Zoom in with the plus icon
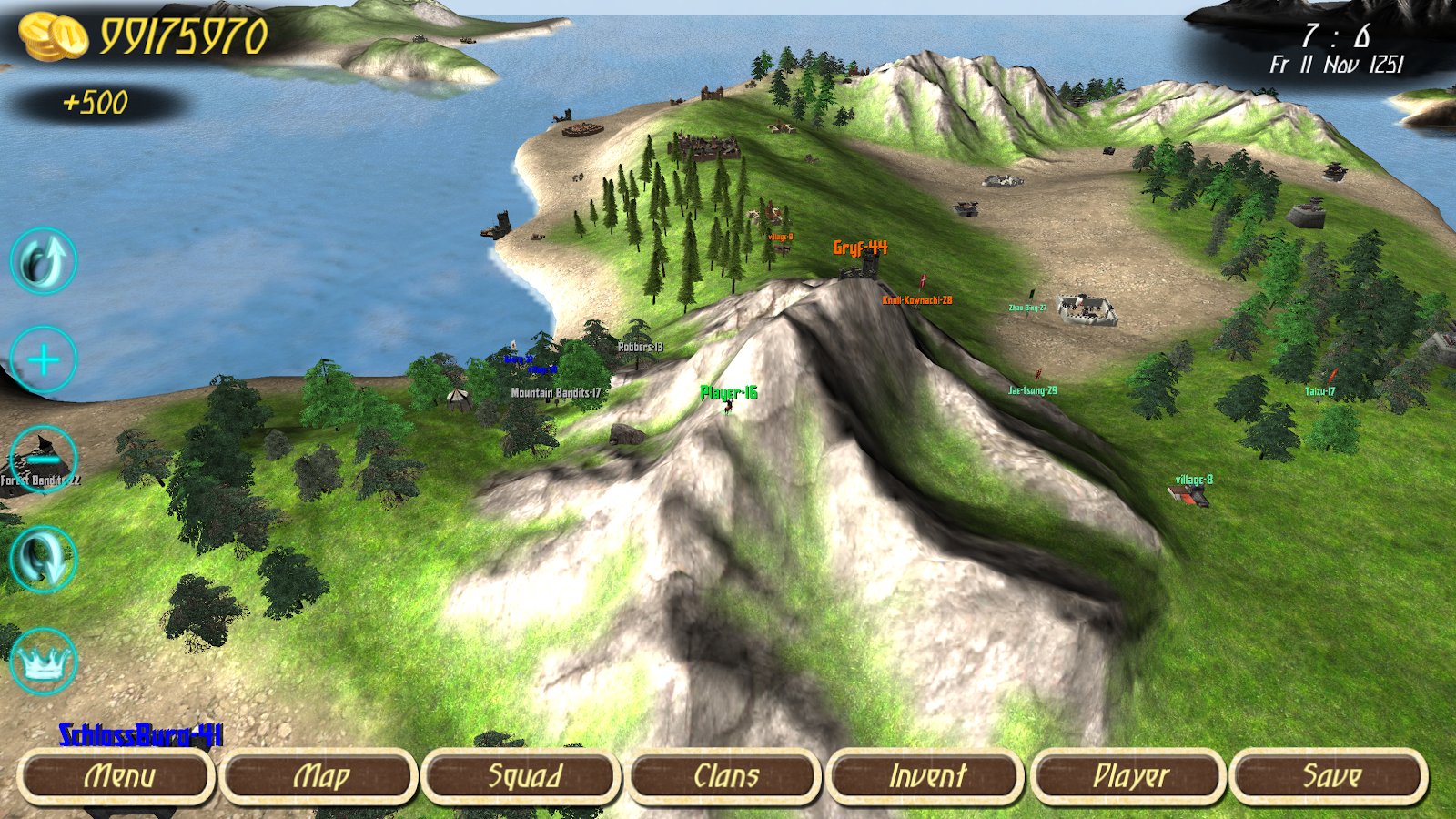Image resolution: width=1456 pixels, height=819 pixels. tap(43, 360)
